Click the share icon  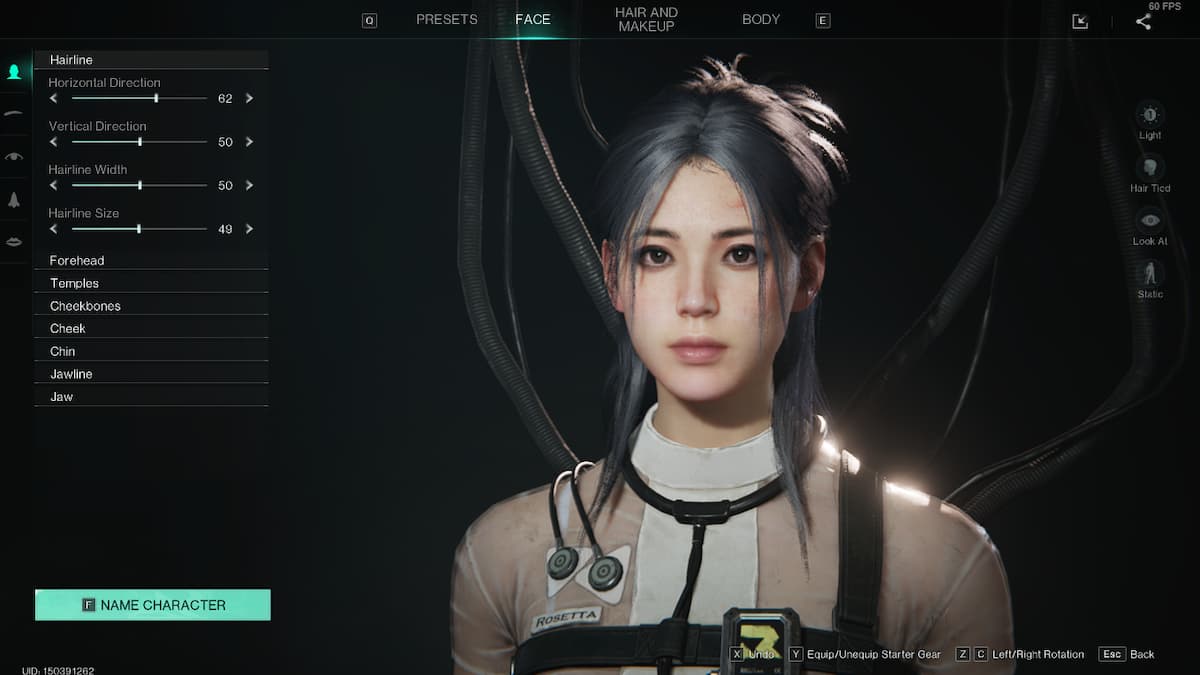coord(1143,21)
